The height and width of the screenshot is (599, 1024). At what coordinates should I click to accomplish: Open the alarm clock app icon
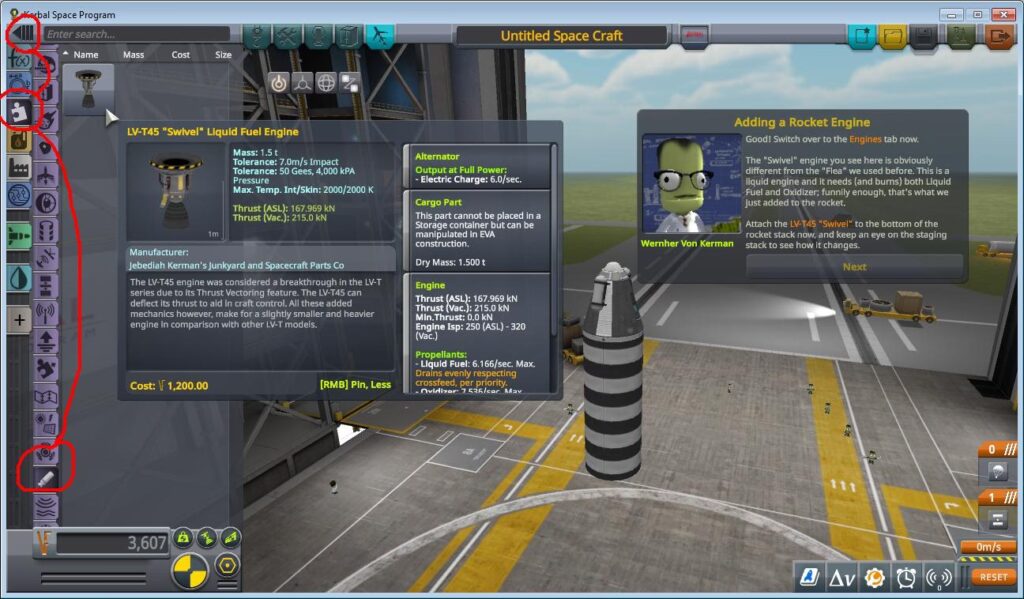(907, 577)
